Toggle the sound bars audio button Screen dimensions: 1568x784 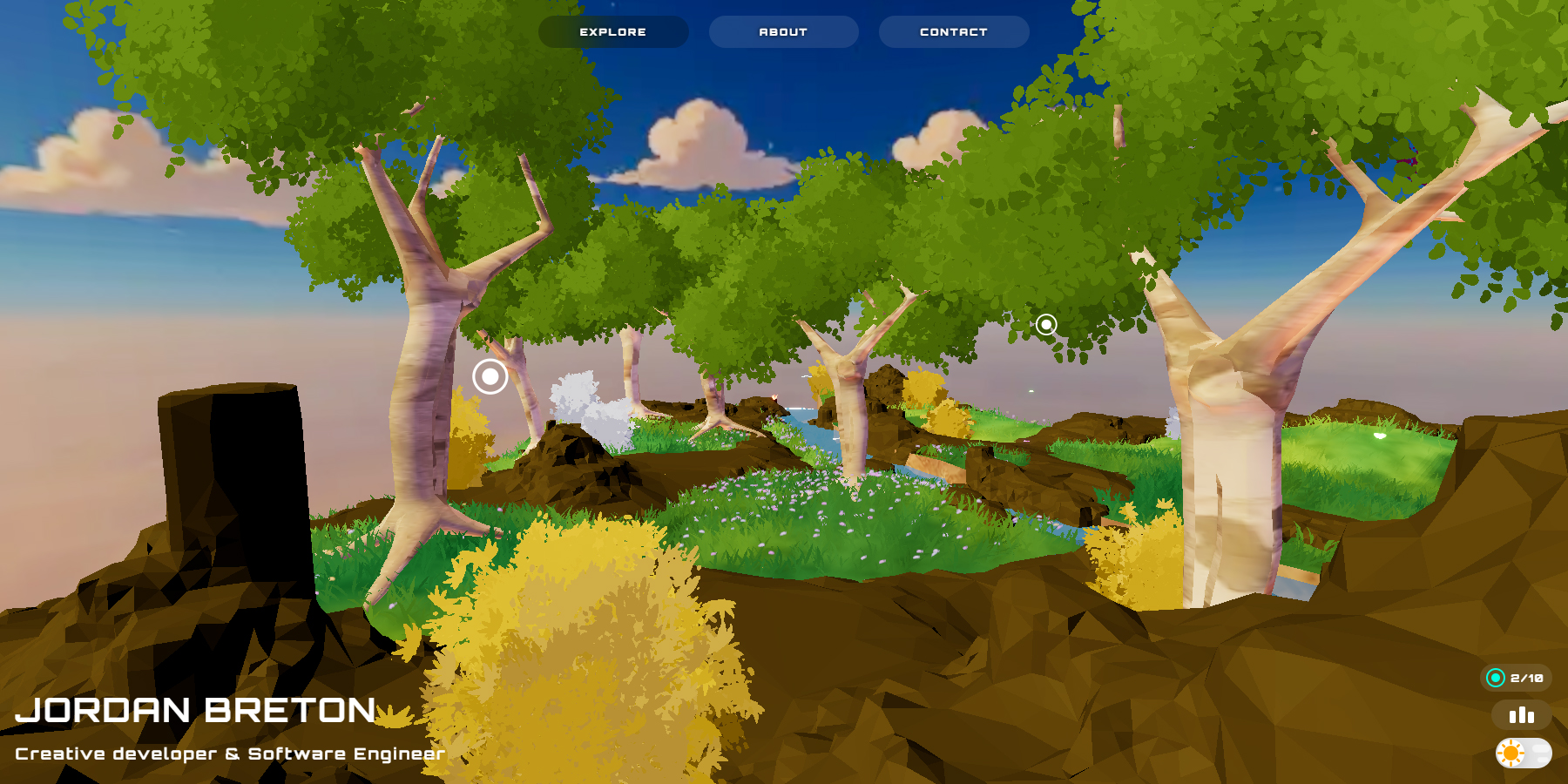(x=1521, y=715)
